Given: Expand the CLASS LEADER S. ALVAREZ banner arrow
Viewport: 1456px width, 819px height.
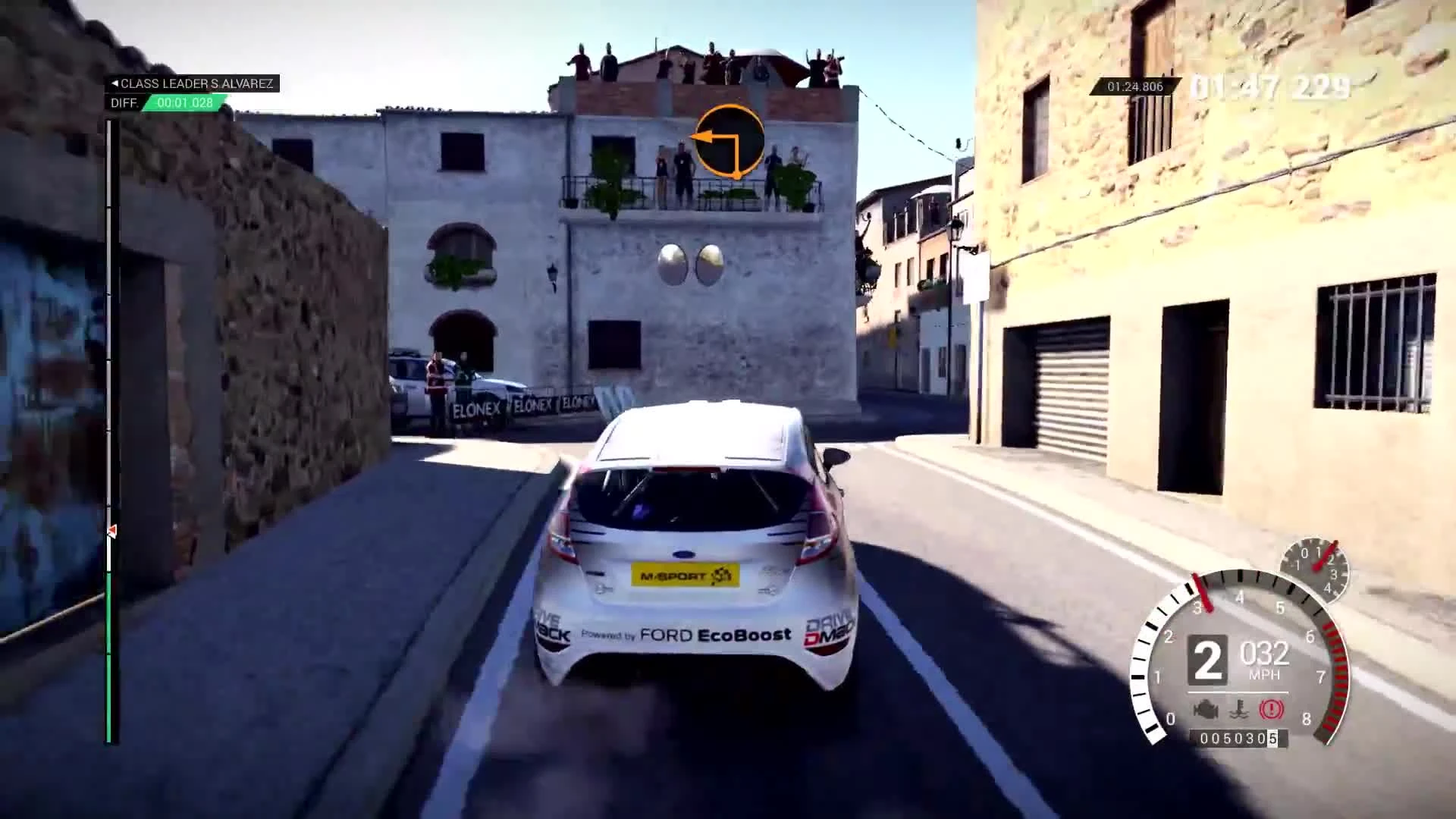Looking at the screenshot, I should (x=114, y=83).
